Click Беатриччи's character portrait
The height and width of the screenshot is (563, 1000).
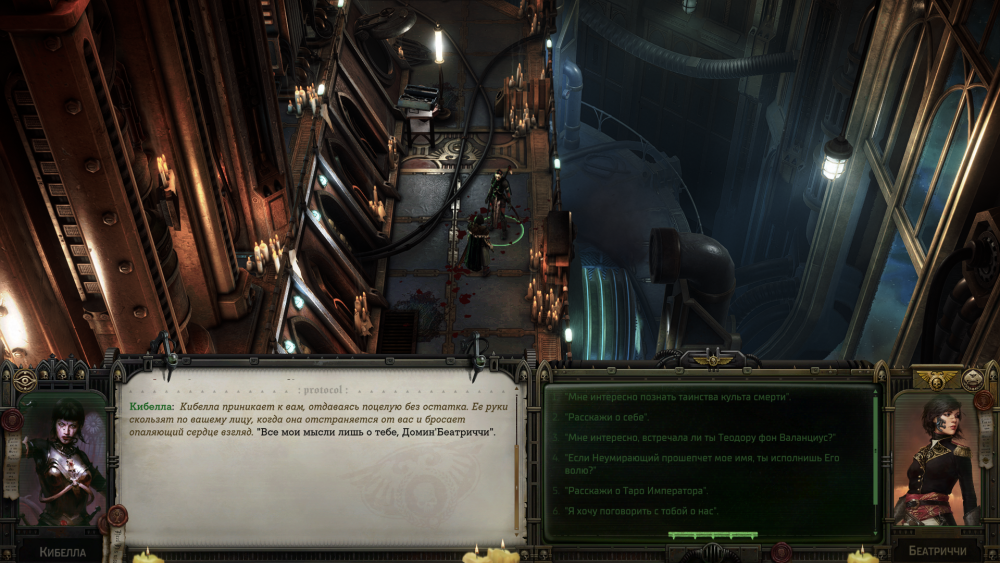coord(935,460)
